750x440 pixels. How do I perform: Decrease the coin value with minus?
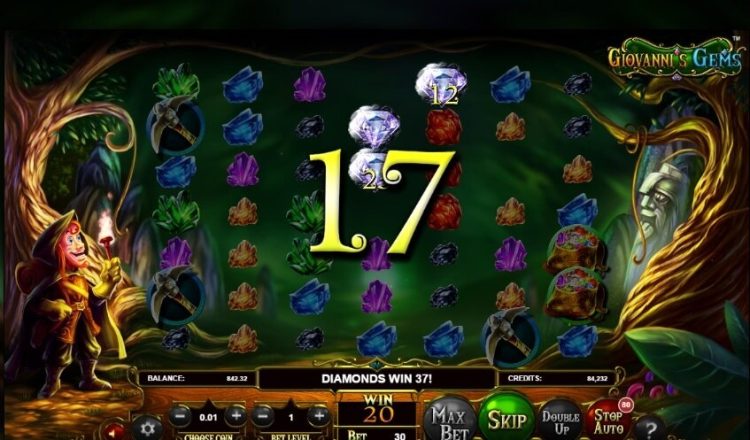click(x=179, y=415)
